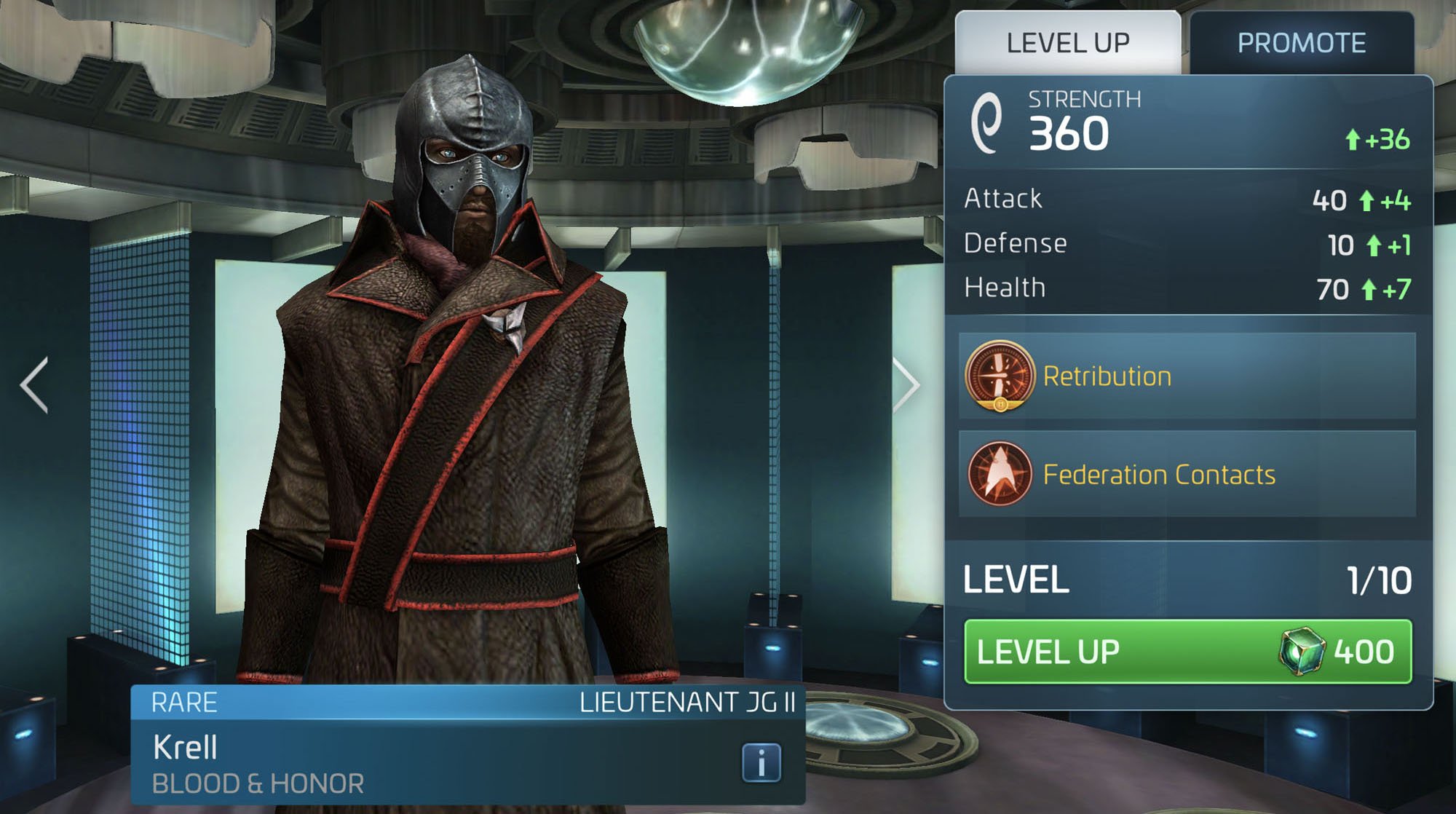1456x814 pixels.
Task: Switch to the PROMOTE tab
Action: tap(1302, 42)
